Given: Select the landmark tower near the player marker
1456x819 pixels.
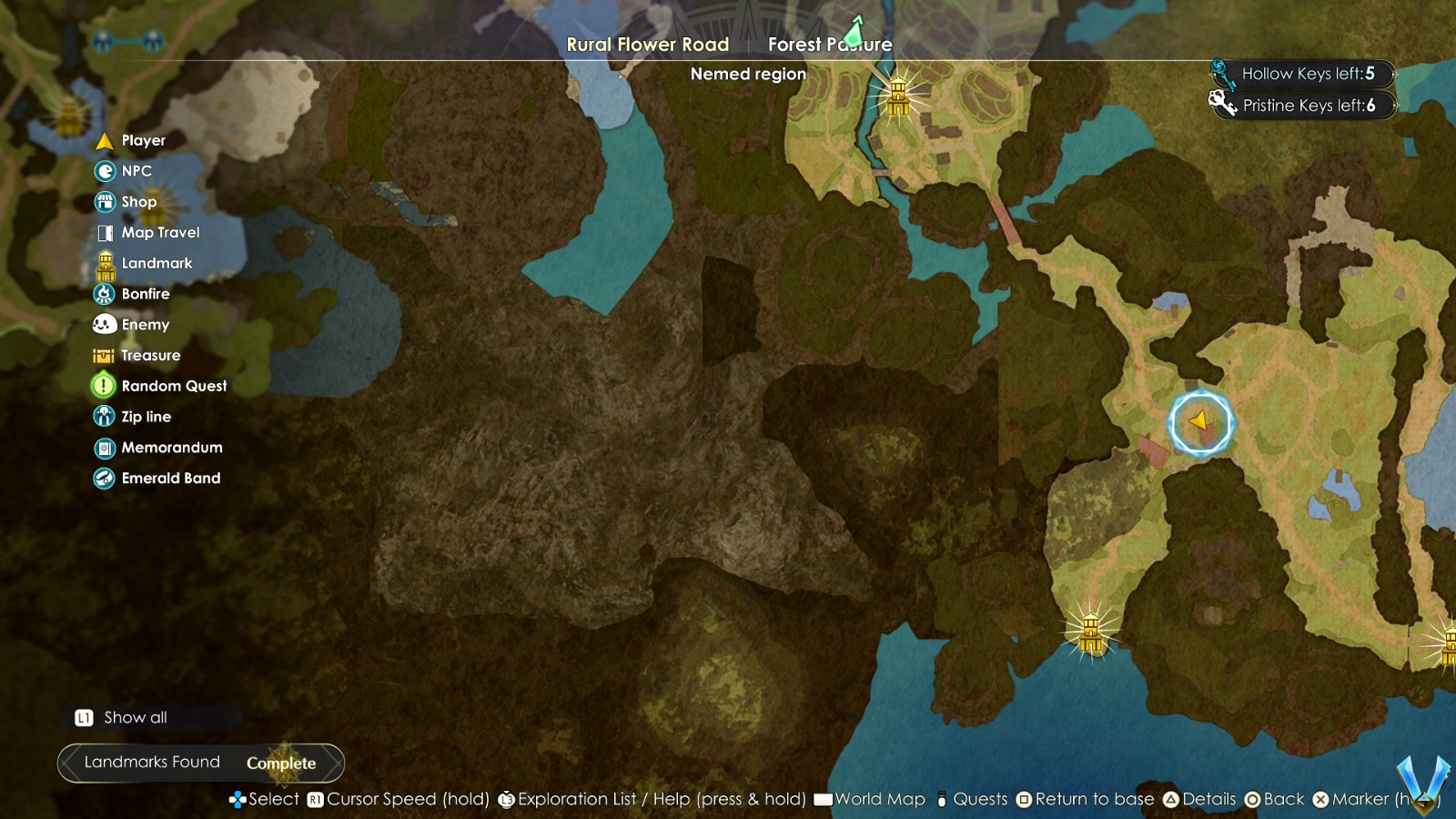Looking at the screenshot, I should [1089, 631].
